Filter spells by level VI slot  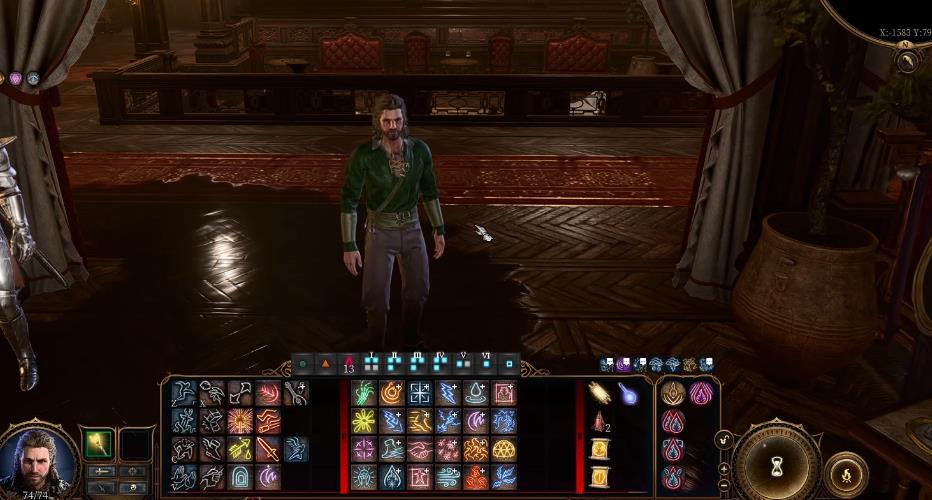click(x=486, y=364)
